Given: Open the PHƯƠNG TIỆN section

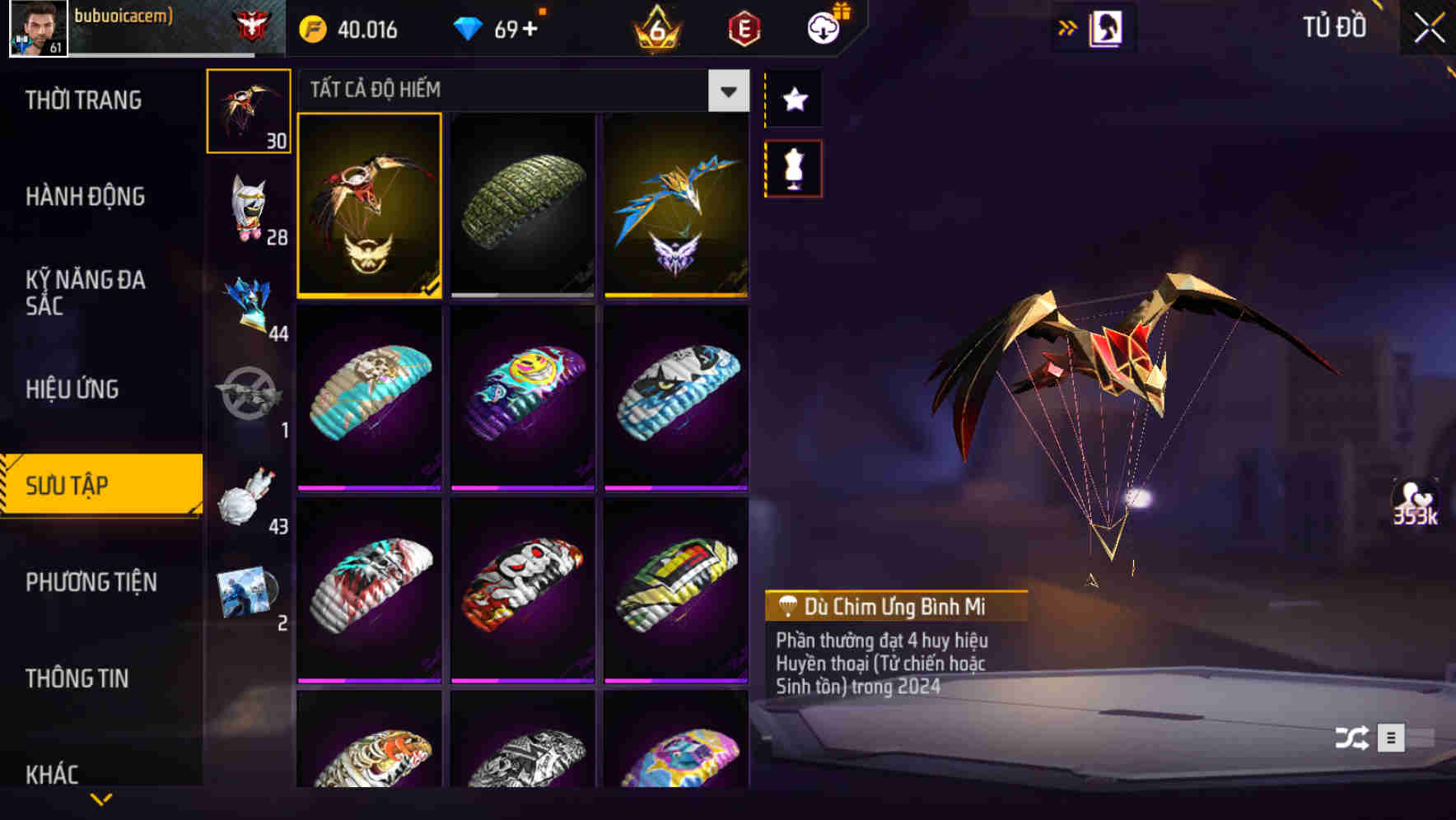Looking at the screenshot, I should [x=91, y=581].
